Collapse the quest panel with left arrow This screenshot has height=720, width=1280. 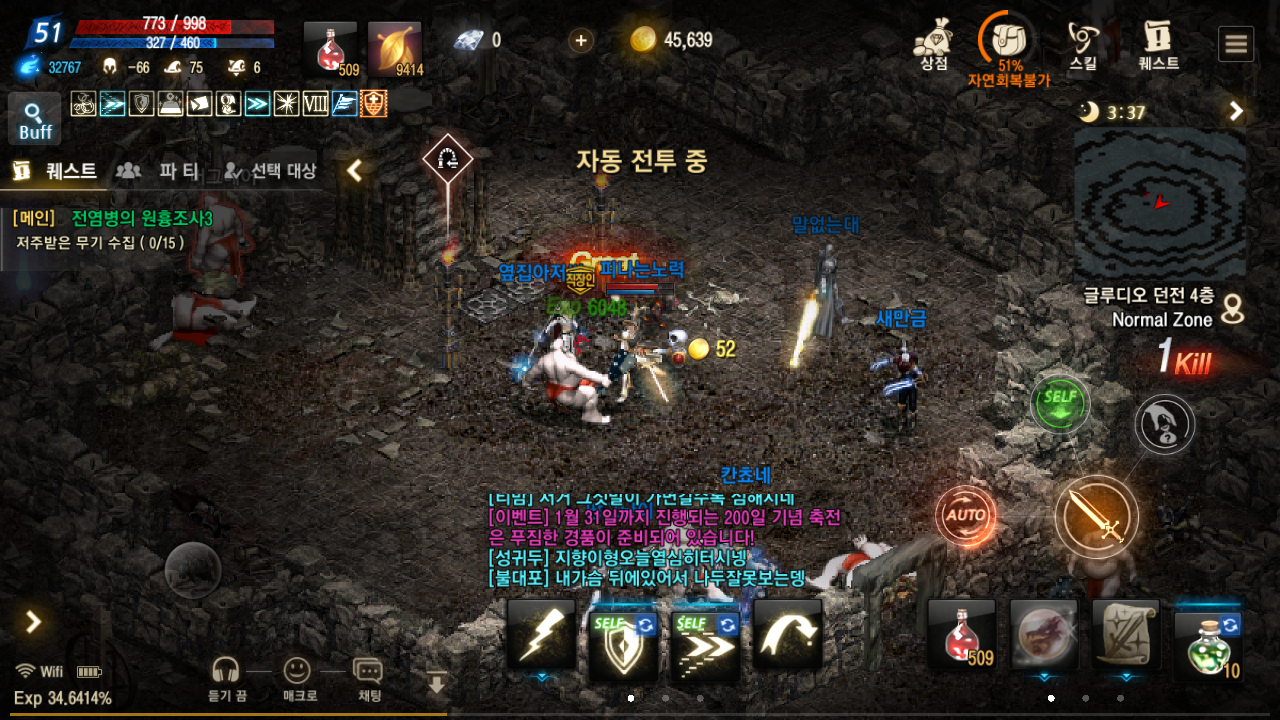tap(354, 171)
